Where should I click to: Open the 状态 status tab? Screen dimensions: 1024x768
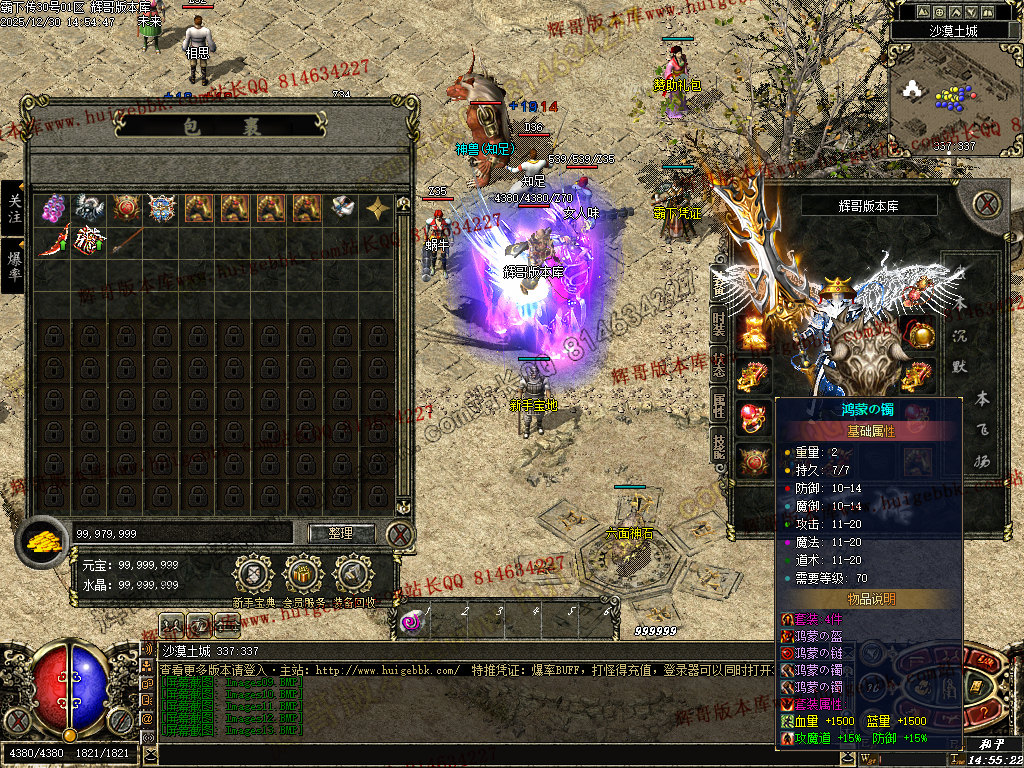(719, 365)
